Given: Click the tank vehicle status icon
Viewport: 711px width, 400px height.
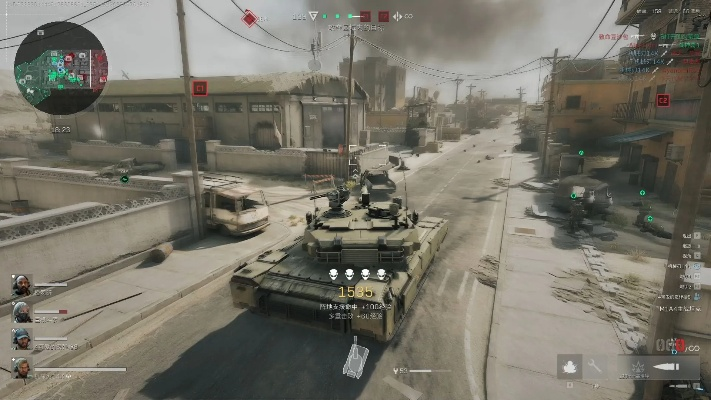Looking at the screenshot, I should click(355, 360).
